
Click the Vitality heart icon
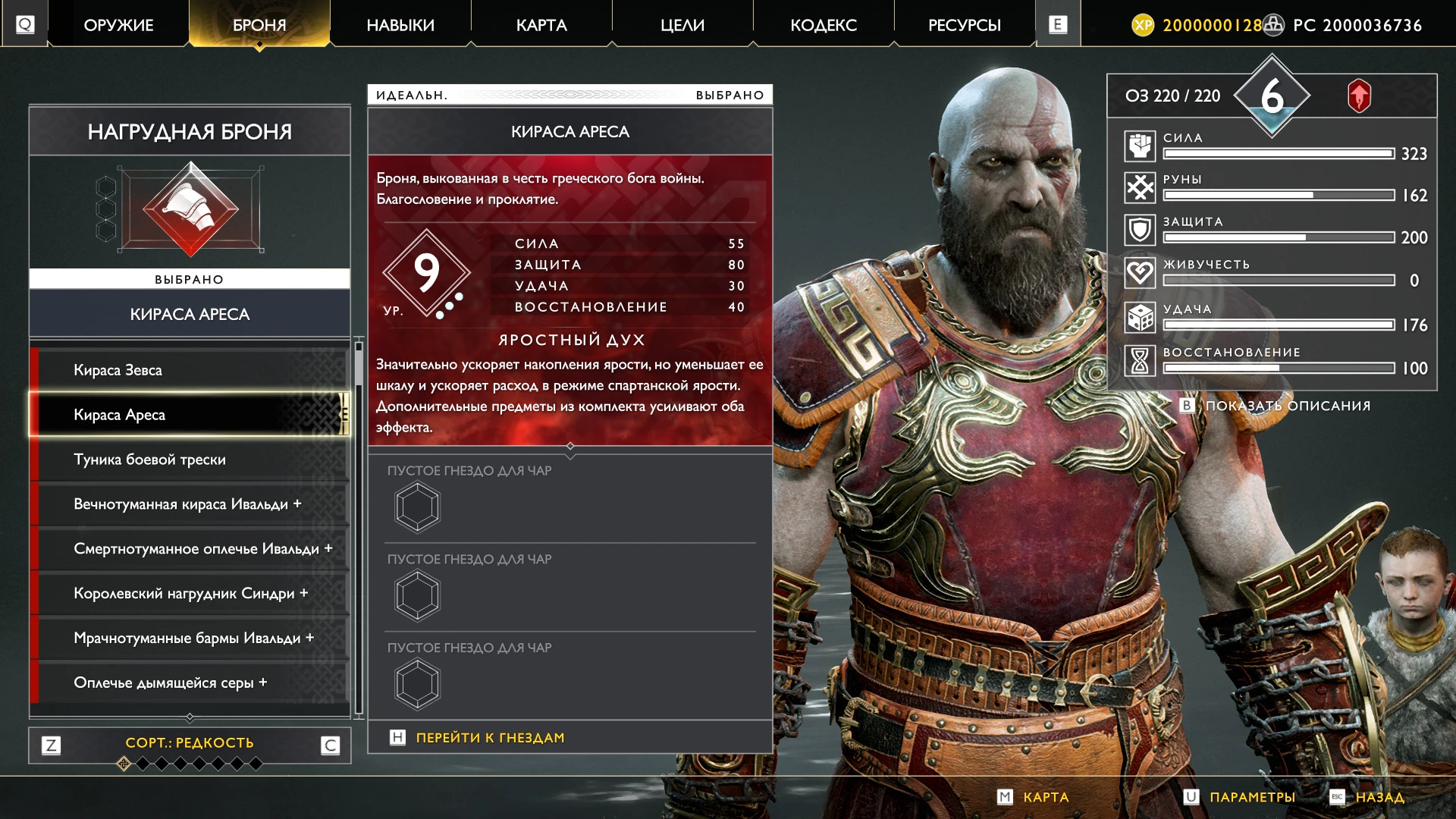click(1140, 272)
